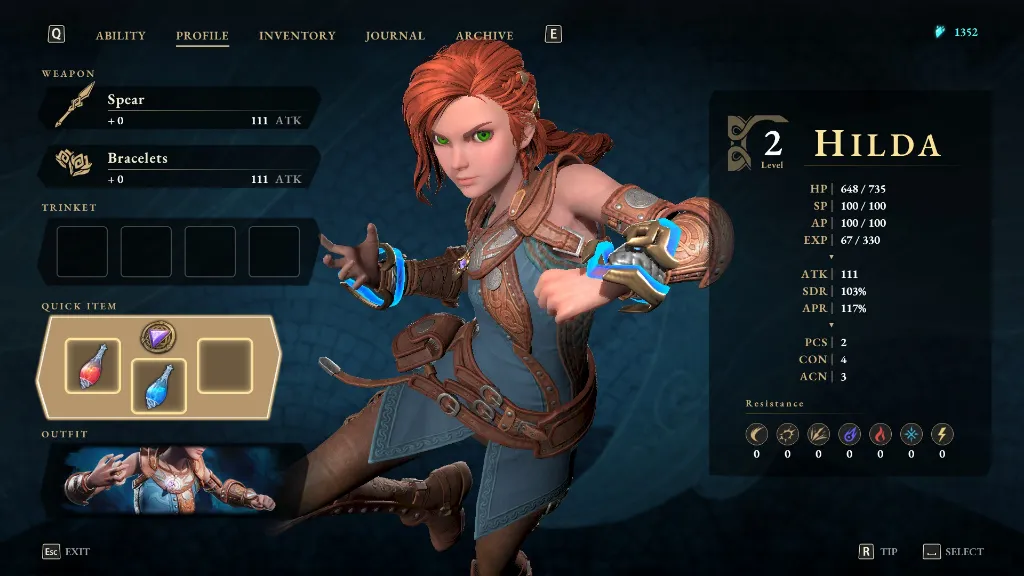The height and width of the screenshot is (576, 1024).
Task: Open the Inventory tab
Action: pos(297,36)
